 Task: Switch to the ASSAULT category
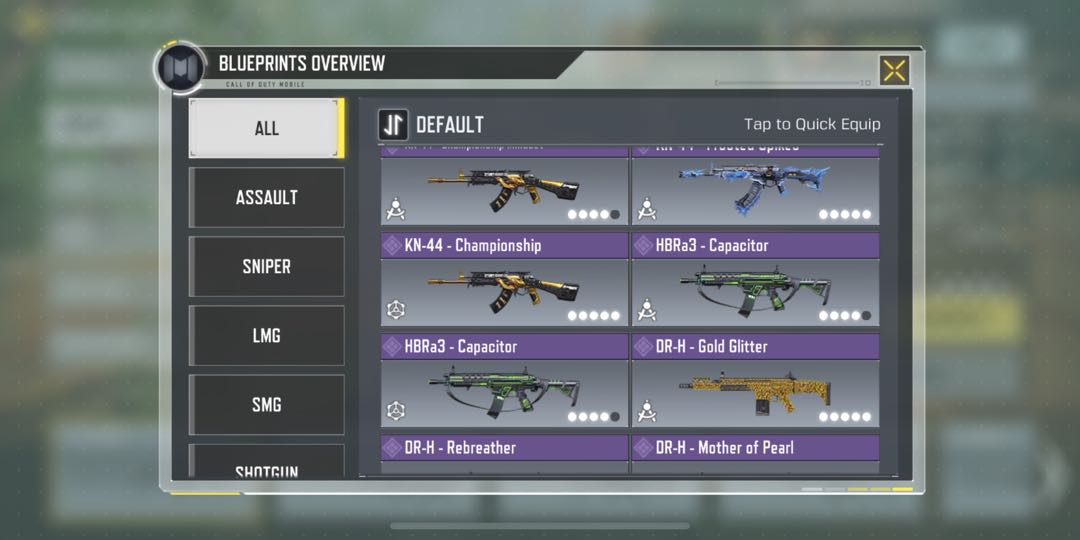266,197
